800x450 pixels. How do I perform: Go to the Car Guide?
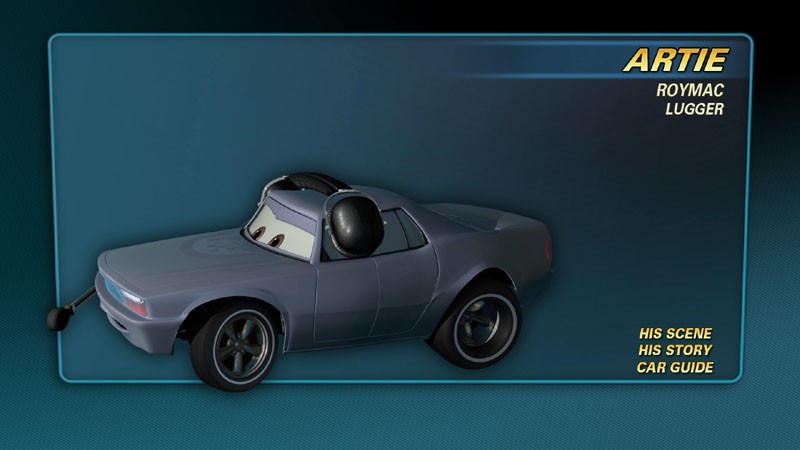pyautogui.click(x=675, y=367)
